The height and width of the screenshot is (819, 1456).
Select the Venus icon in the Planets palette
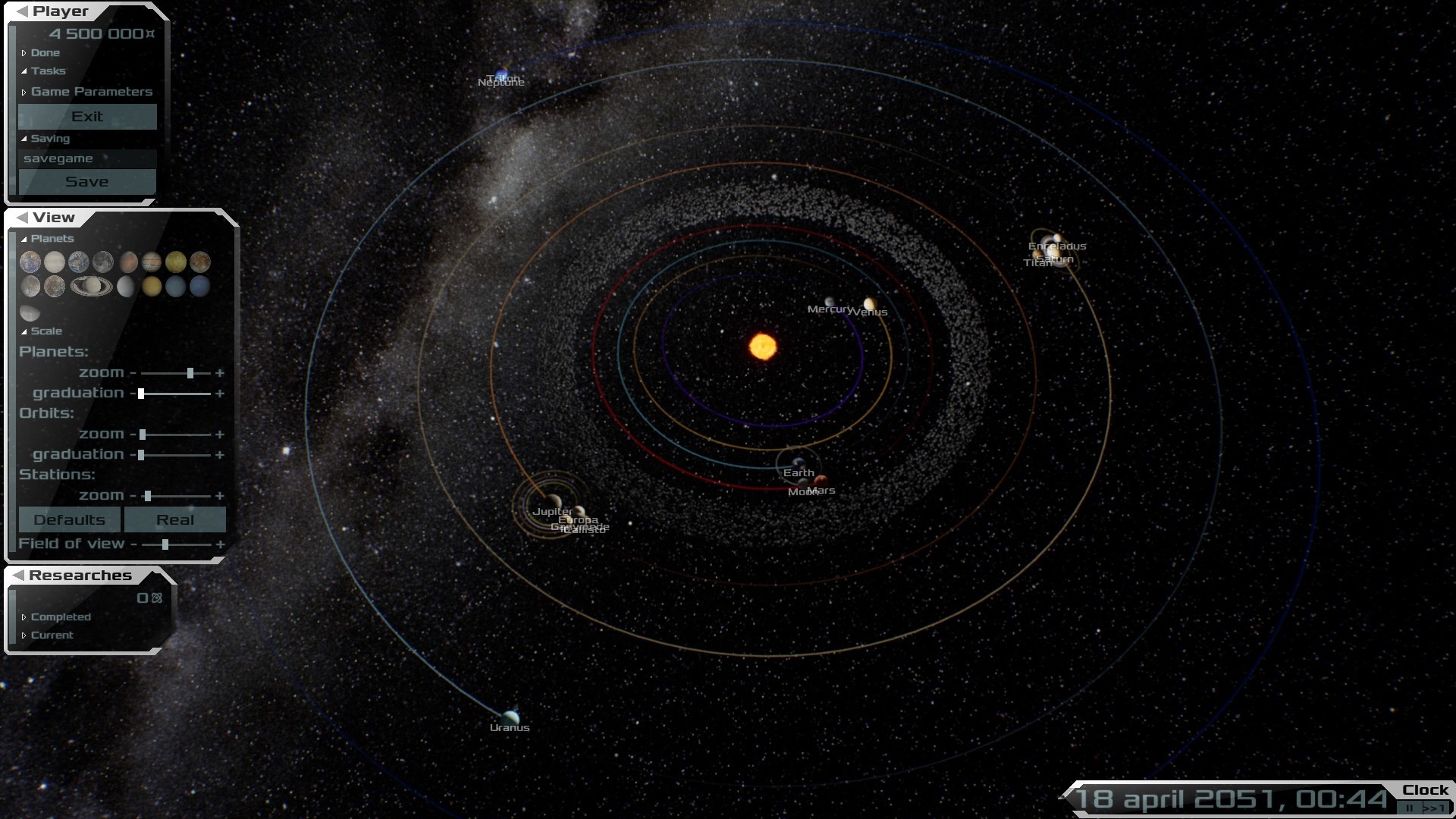click(55, 261)
